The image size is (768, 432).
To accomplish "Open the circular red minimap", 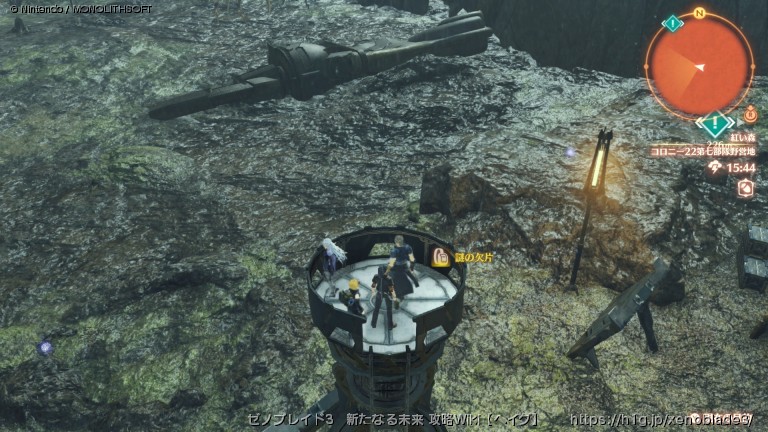I will (699, 66).
